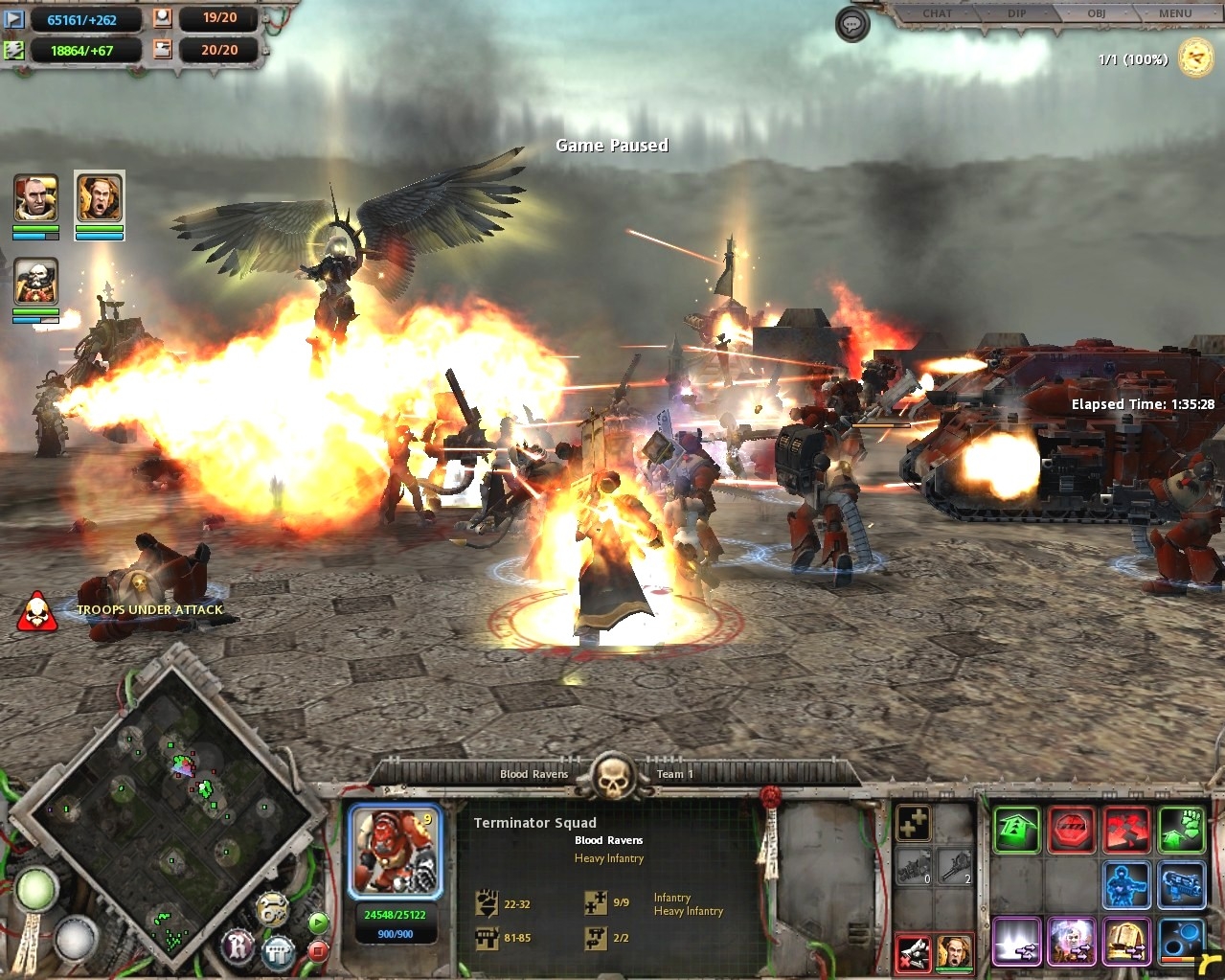Click the green play button near minimap
The height and width of the screenshot is (980, 1225).
point(318,923)
